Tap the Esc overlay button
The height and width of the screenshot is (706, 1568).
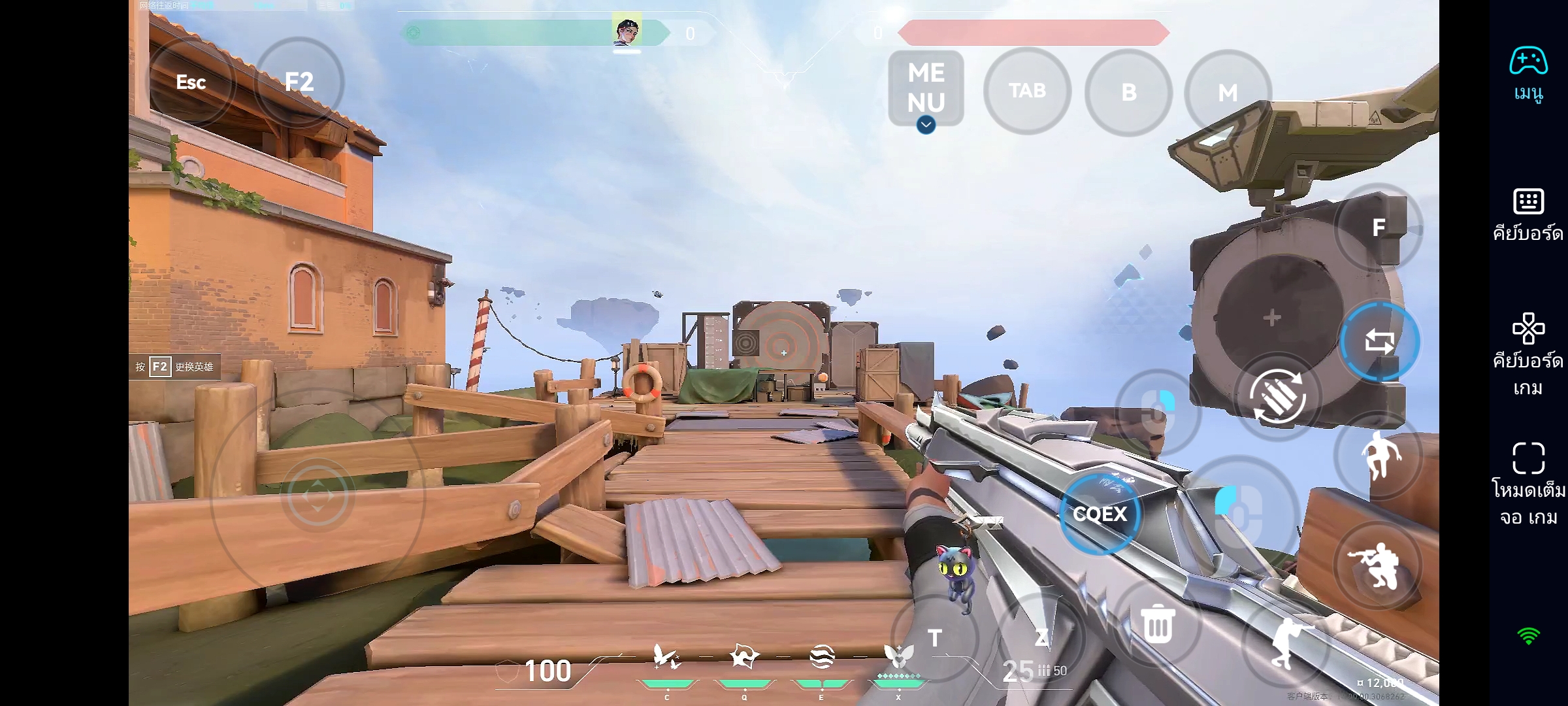point(191,82)
